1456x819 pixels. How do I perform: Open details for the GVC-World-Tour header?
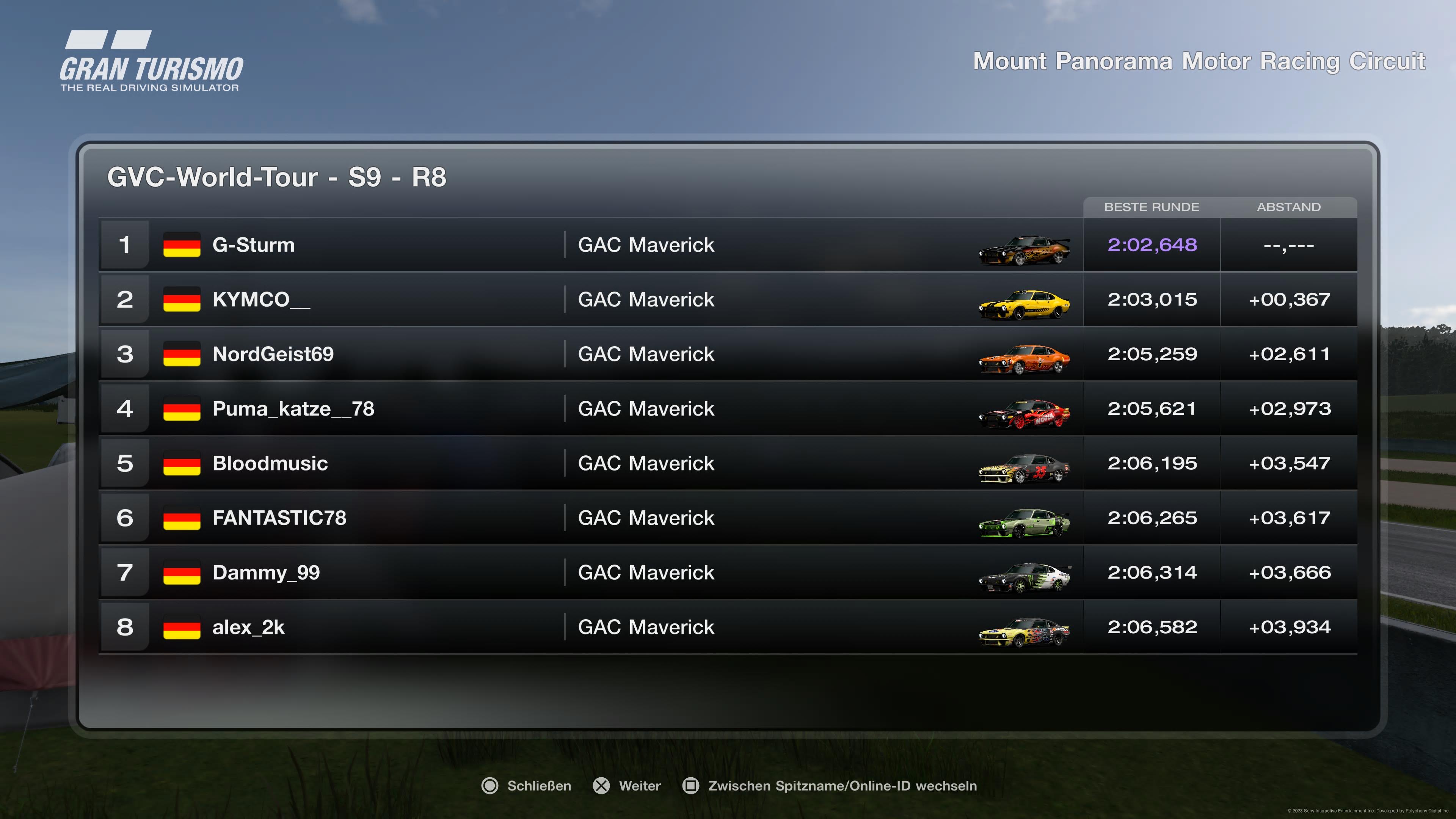pyautogui.click(x=276, y=177)
